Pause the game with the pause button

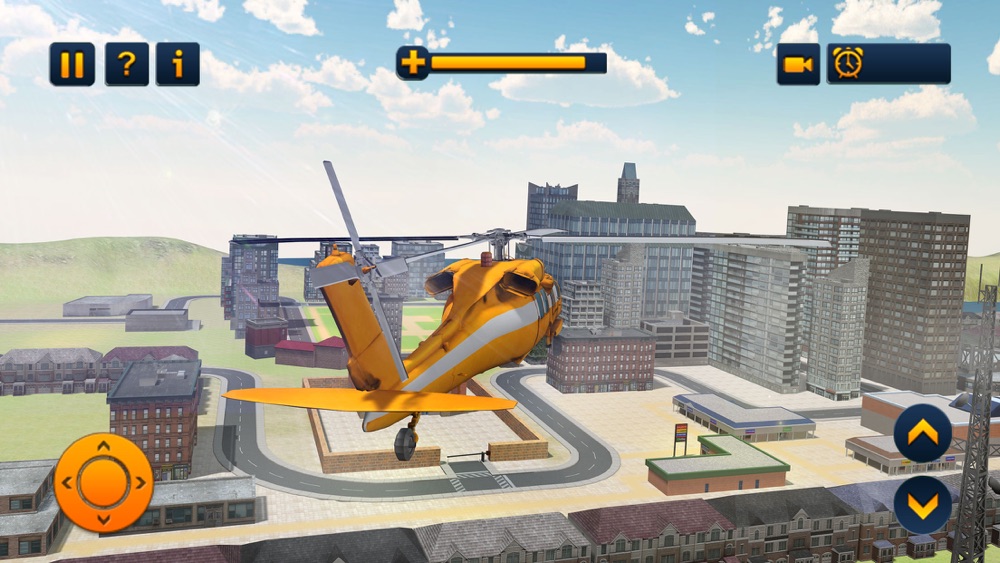click(x=72, y=64)
